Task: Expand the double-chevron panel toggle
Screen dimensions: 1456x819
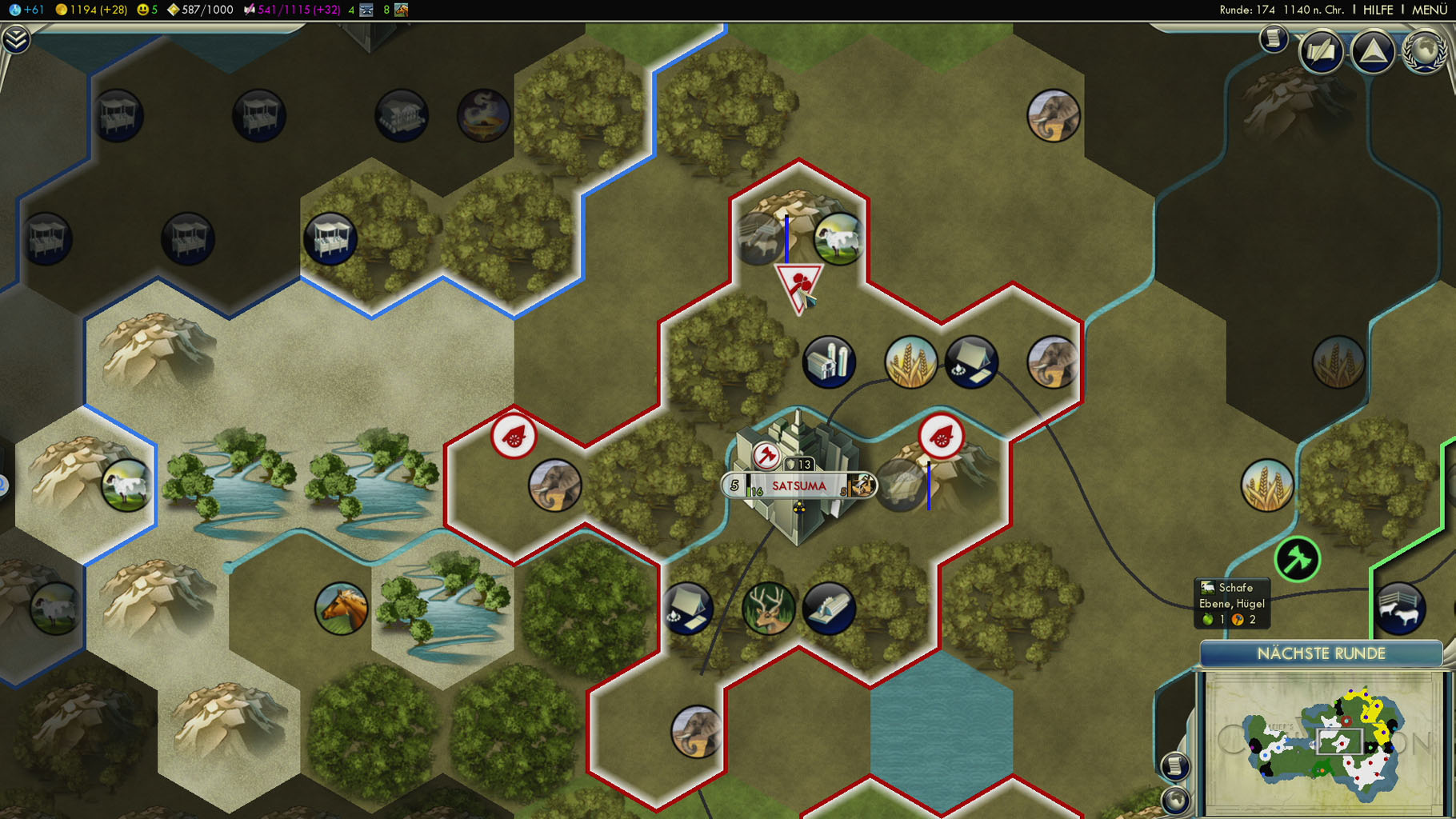Action: click(15, 38)
